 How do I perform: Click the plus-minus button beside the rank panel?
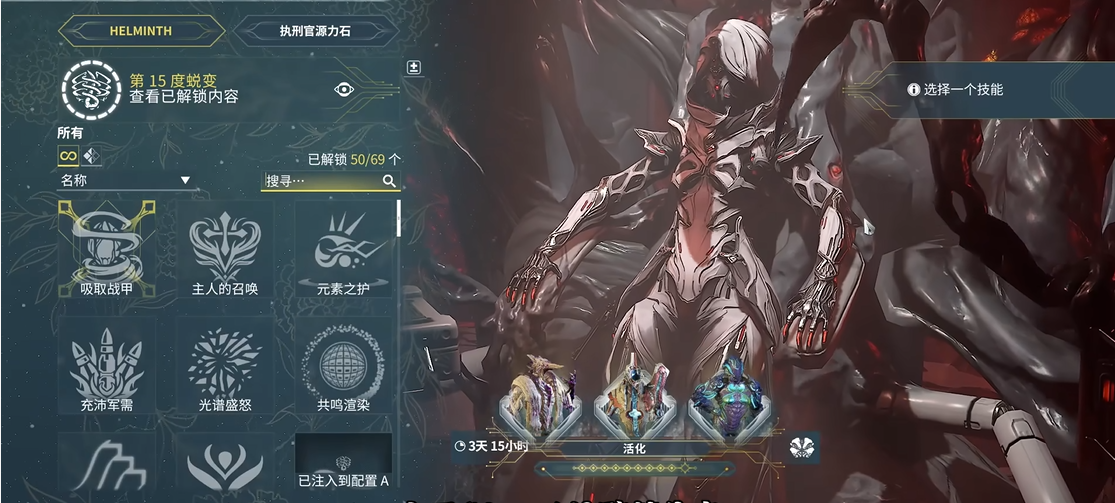tap(414, 68)
